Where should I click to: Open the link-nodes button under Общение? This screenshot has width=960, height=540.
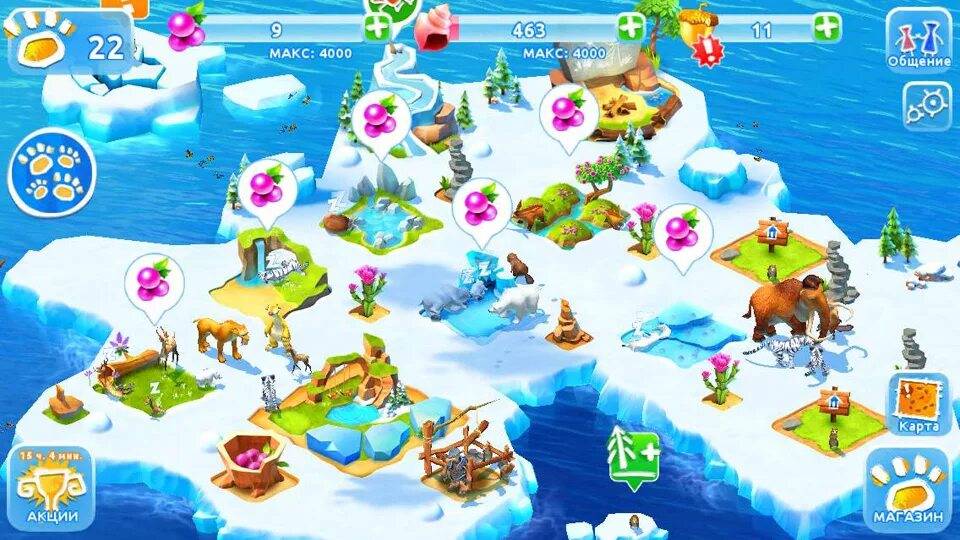point(927,105)
